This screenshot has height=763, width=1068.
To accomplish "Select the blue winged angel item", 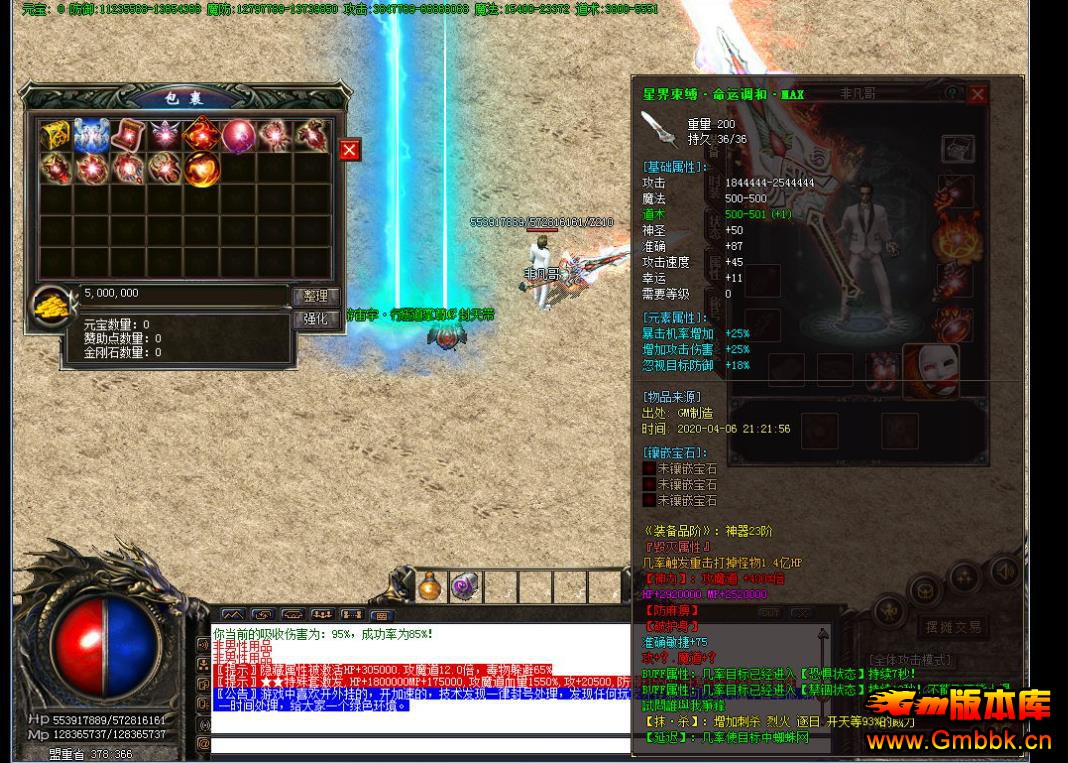I will click(x=93, y=135).
